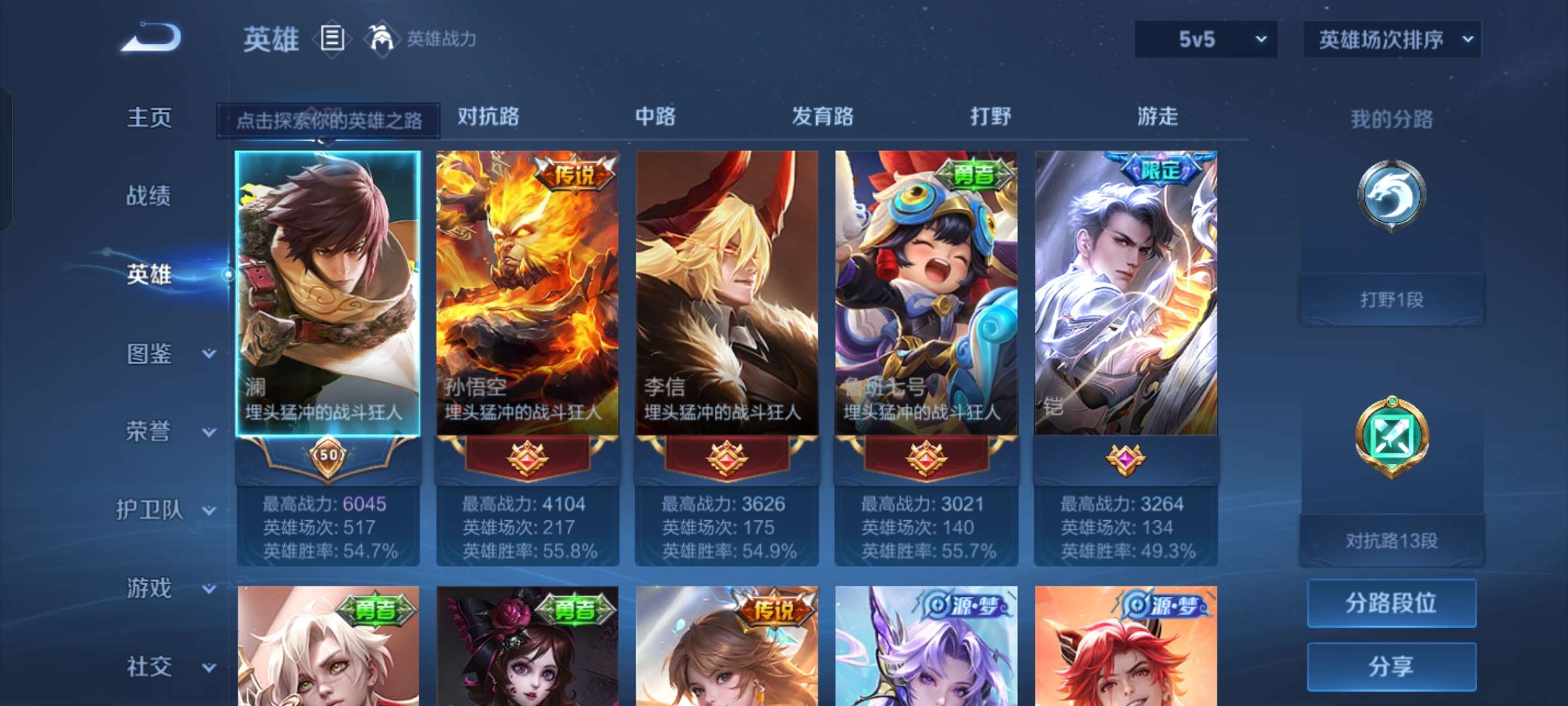Click the 分享 button
1568x706 pixels.
coord(1391,665)
